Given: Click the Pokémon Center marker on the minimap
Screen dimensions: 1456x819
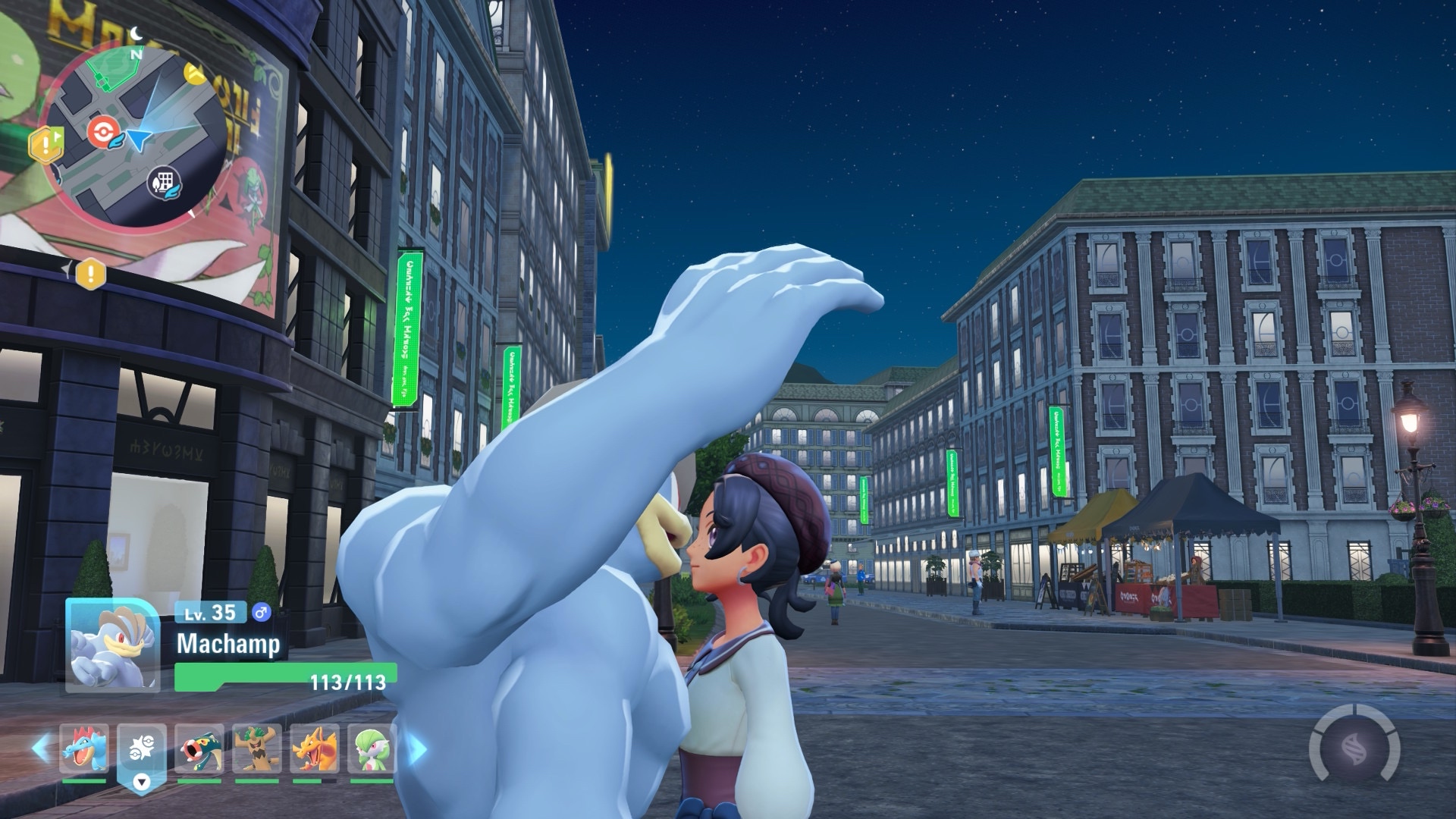Looking at the screenshot, I should pos(102,133).
